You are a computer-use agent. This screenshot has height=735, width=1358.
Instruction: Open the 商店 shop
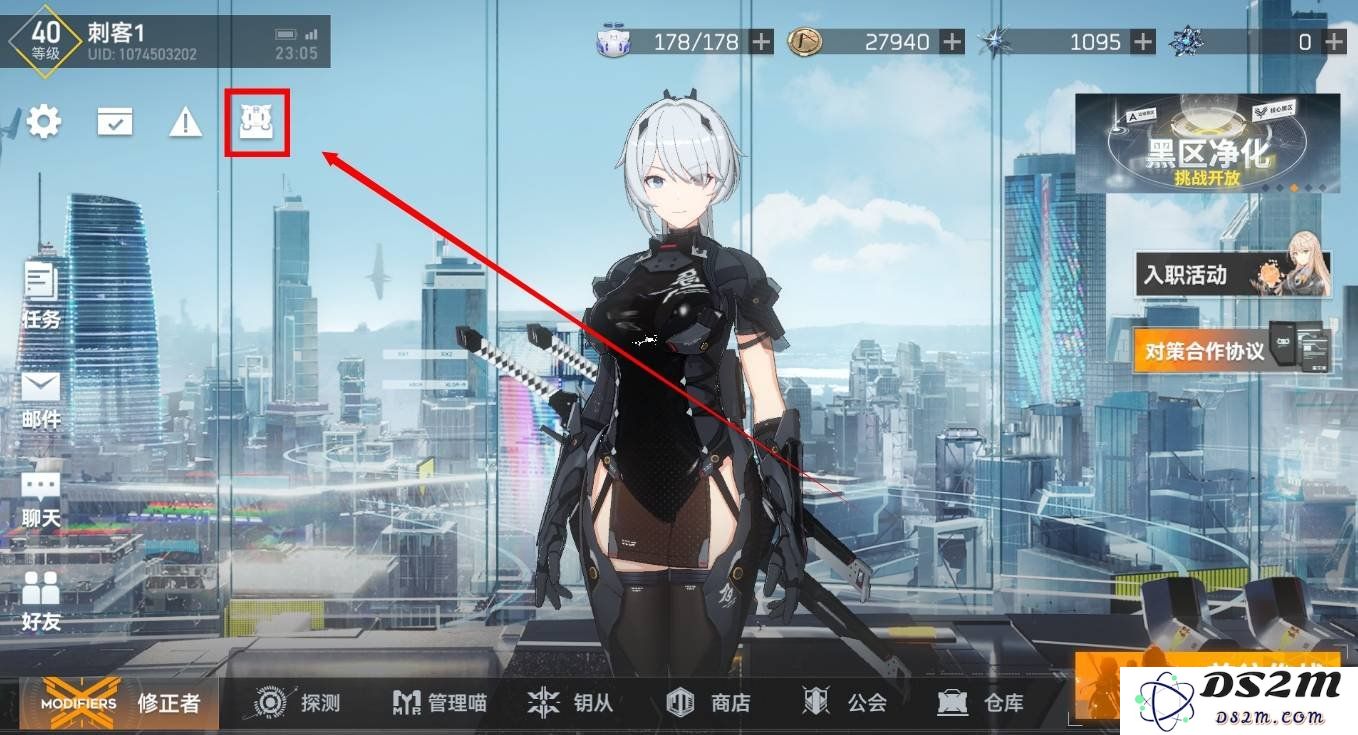point(709,703)
